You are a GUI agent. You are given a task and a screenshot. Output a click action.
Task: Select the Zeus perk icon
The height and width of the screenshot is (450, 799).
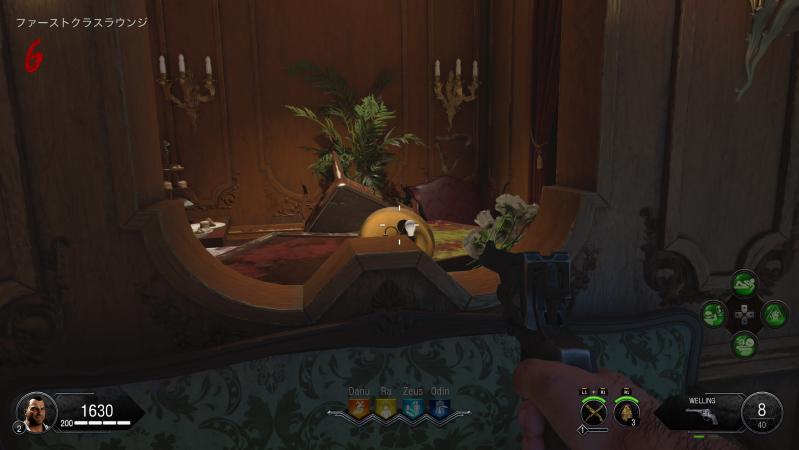[413, 407]
